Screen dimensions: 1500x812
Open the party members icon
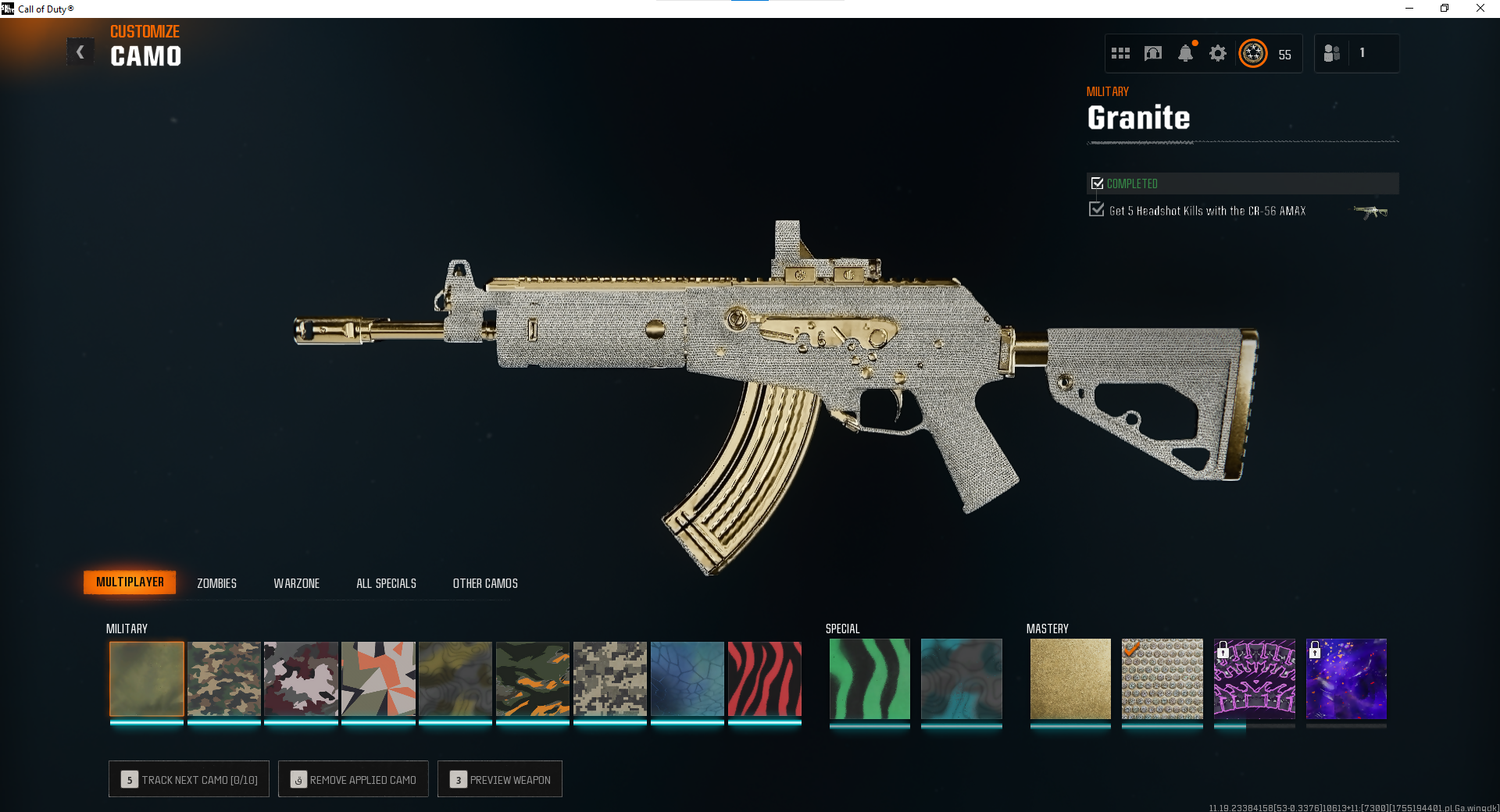(x=1332, y=53)
